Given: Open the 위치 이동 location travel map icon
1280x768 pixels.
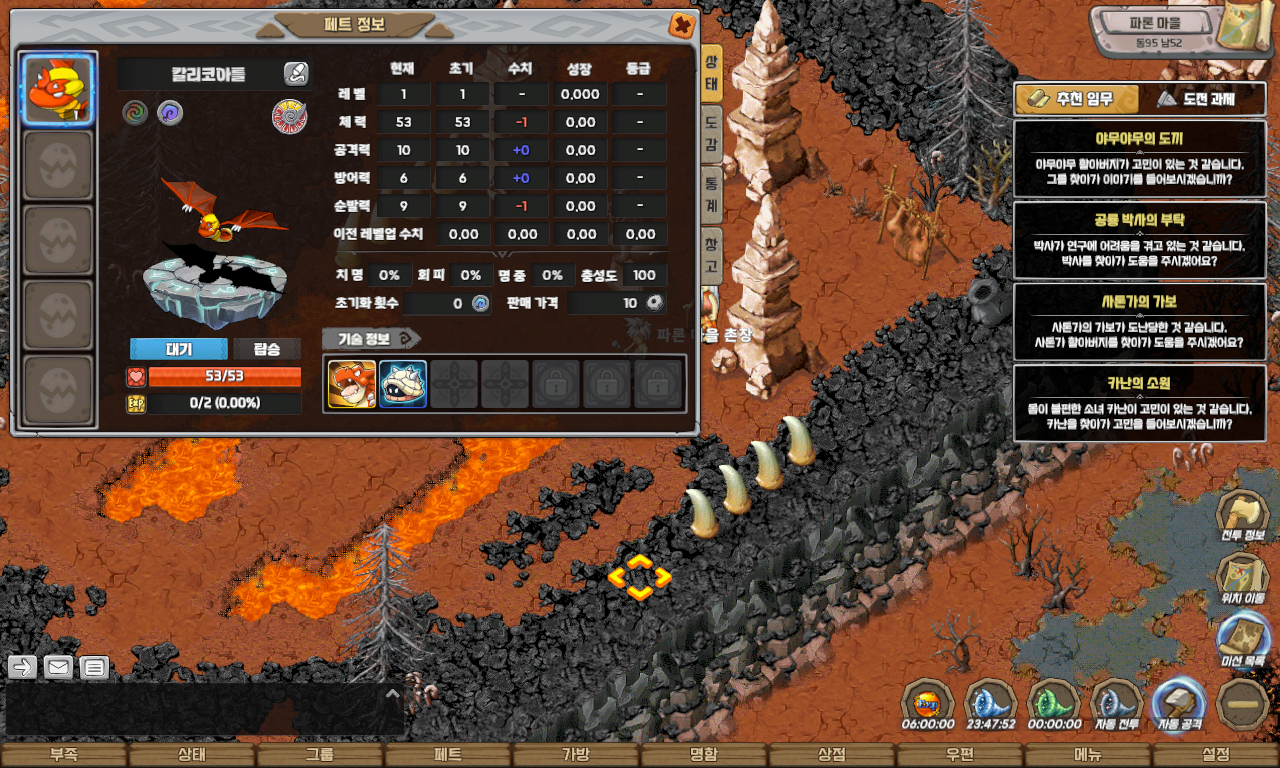Looking at the screenshot, I should point(1242,580).
